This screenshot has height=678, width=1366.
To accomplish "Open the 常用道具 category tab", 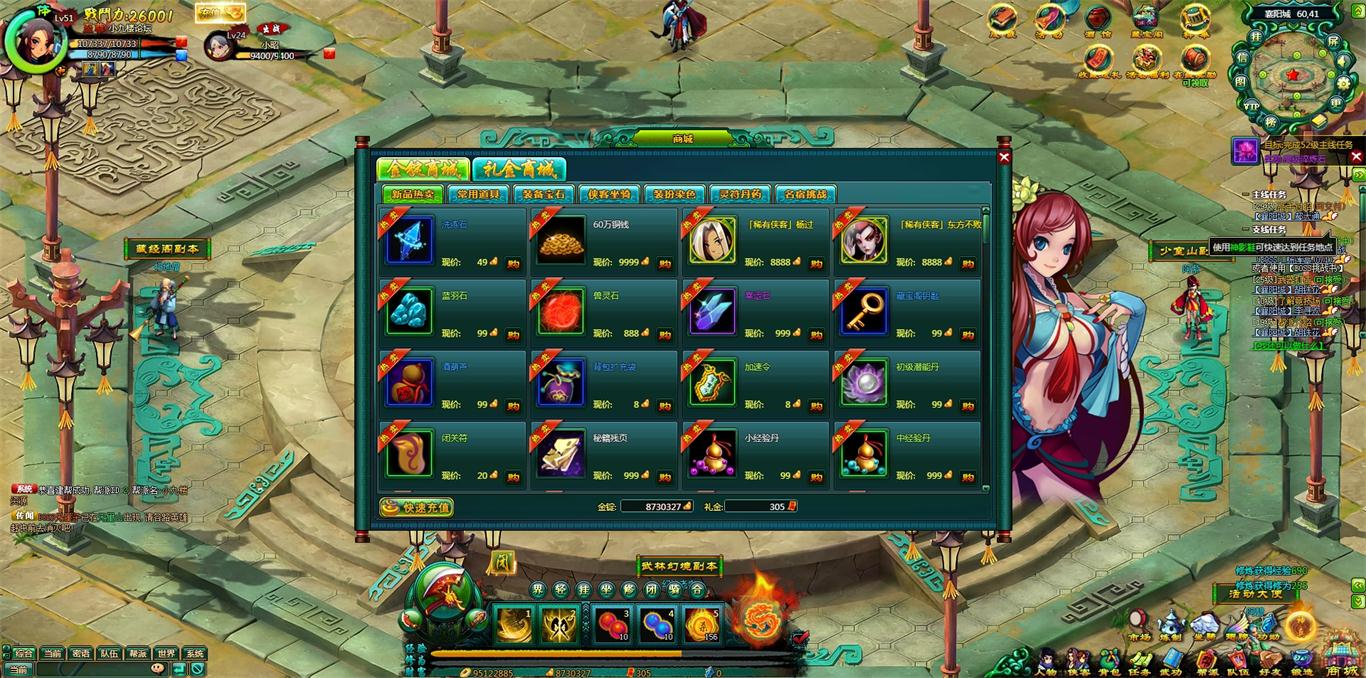I will 476,194.
